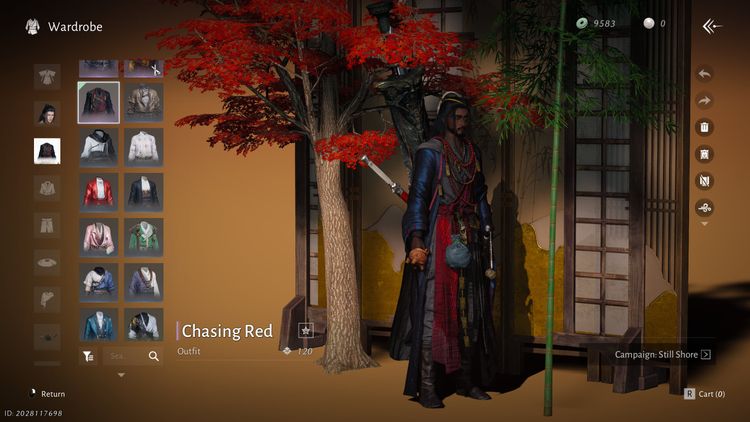The height and width of the screenshot is (422, 750).
Task: Open the selected outfit category tab
Action: click(x=47, y=151)
